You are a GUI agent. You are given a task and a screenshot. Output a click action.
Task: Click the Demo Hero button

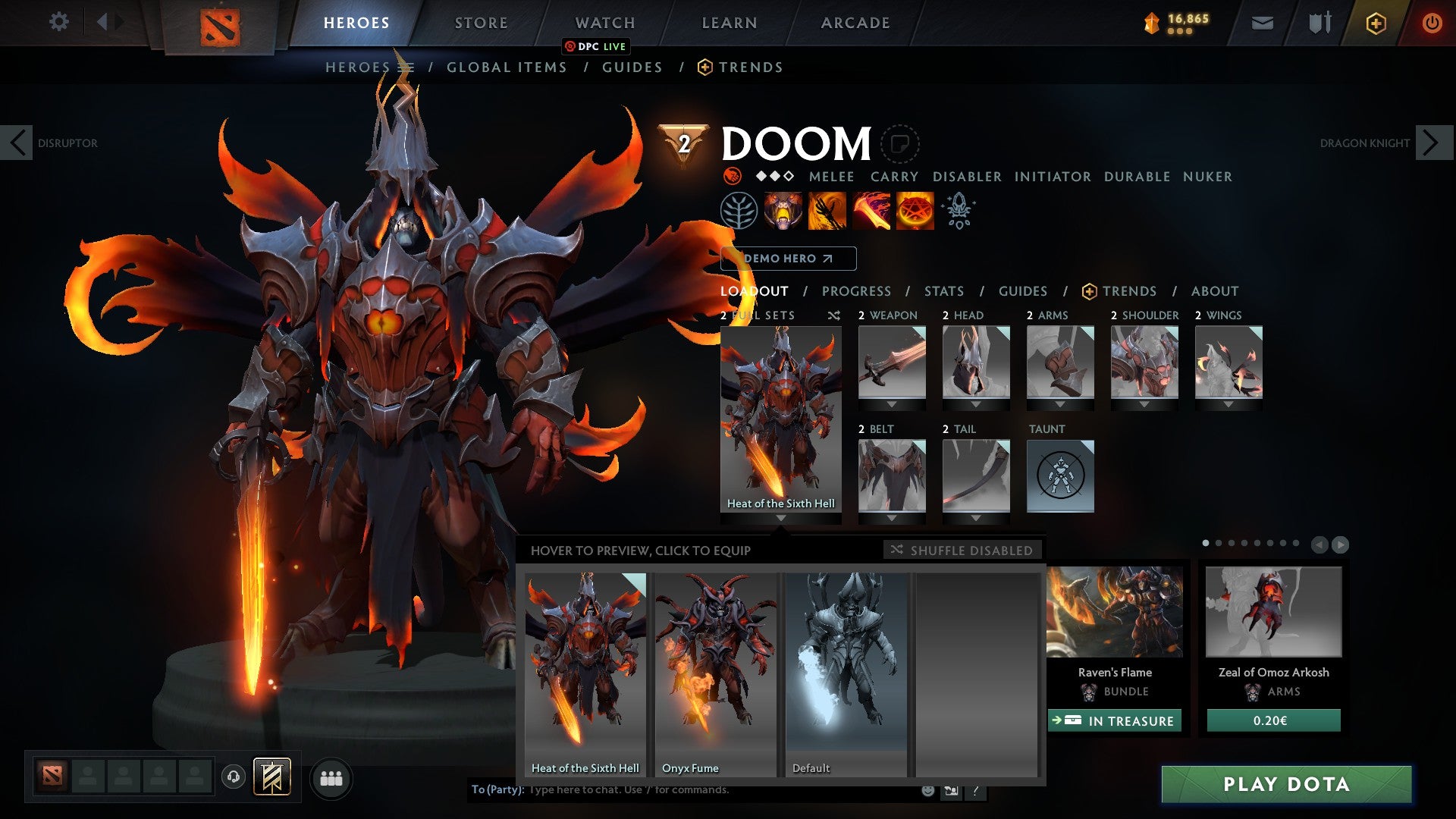click(790, 258)
